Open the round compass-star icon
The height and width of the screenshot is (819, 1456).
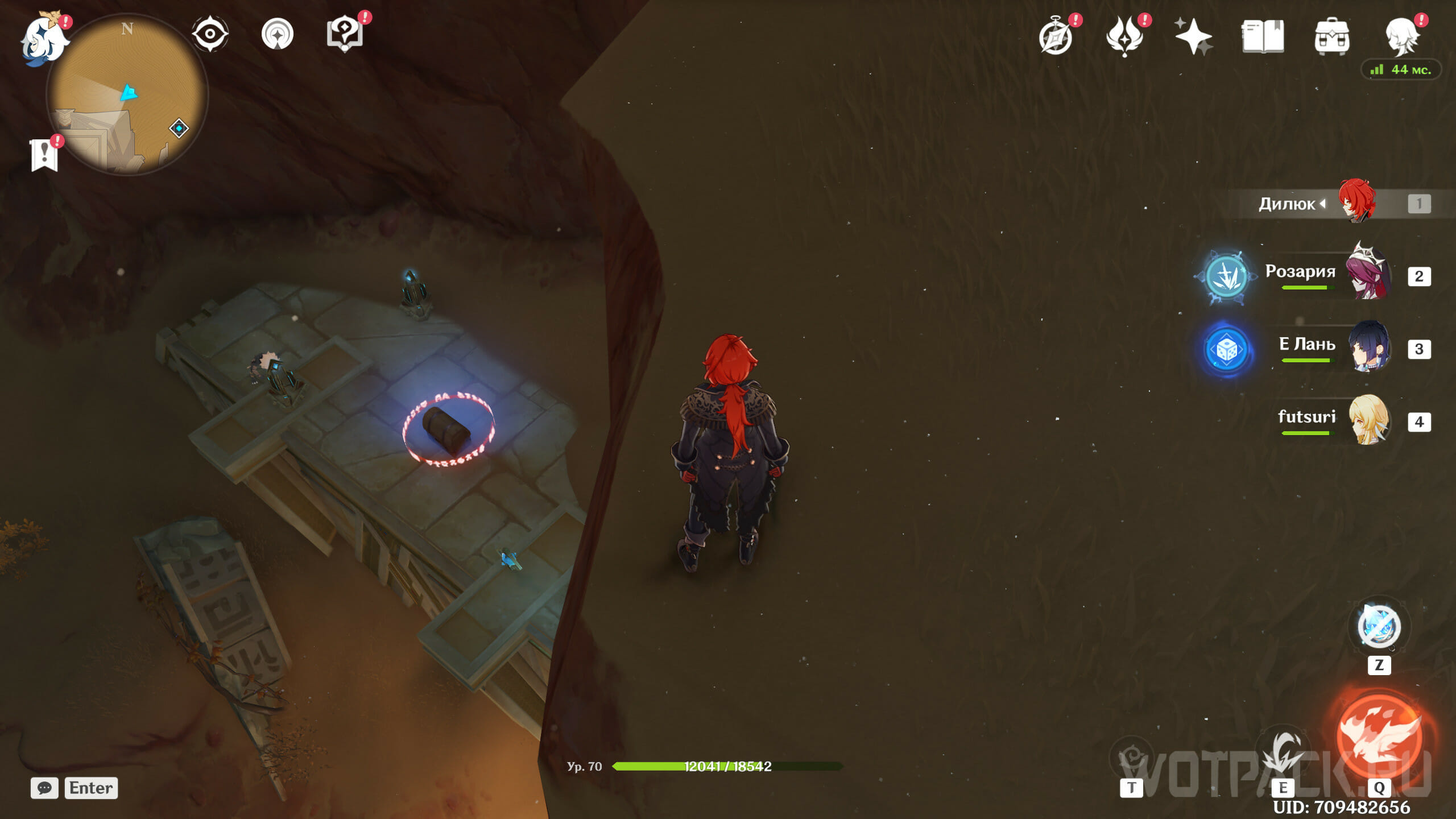pos(278,34)
